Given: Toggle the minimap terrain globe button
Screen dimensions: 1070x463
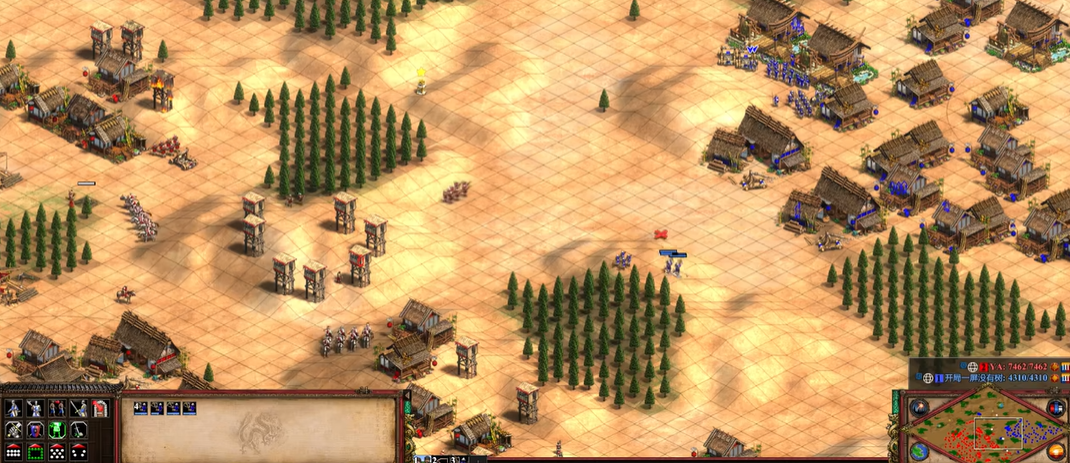Looking at the screenshot, I should pyautogui.click(x=920, y=451).
